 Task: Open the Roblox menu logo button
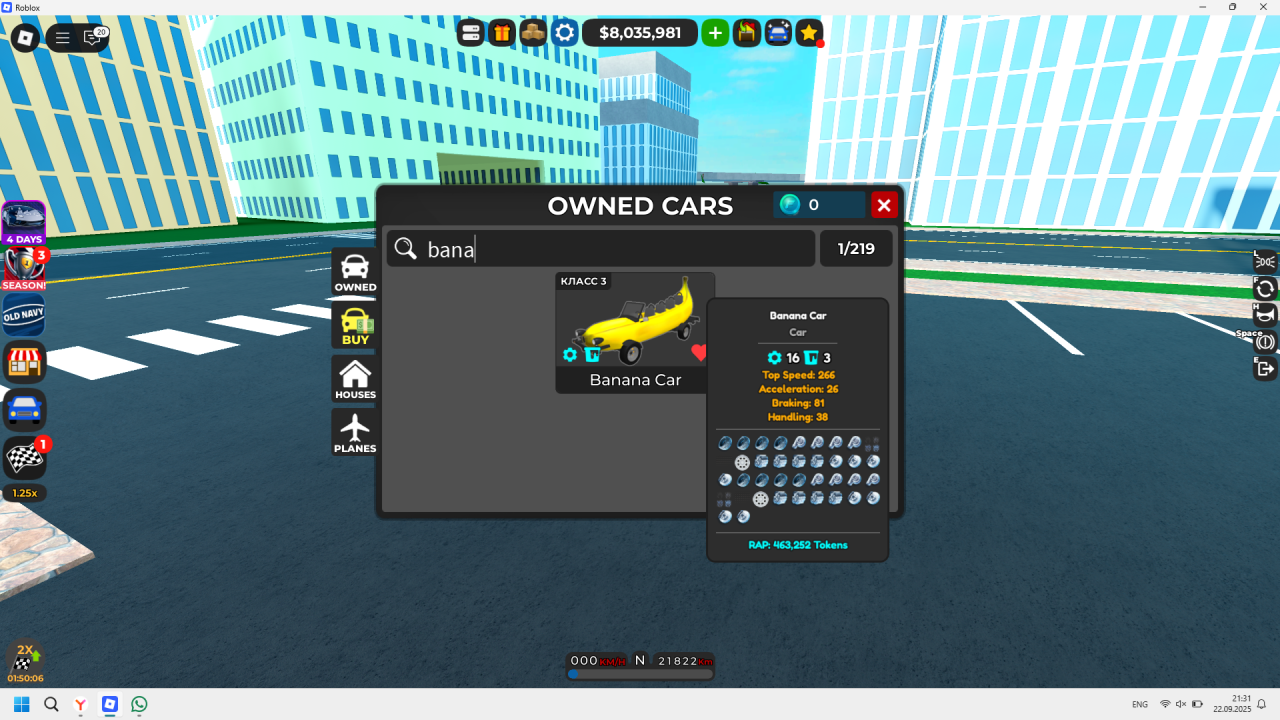25,38
